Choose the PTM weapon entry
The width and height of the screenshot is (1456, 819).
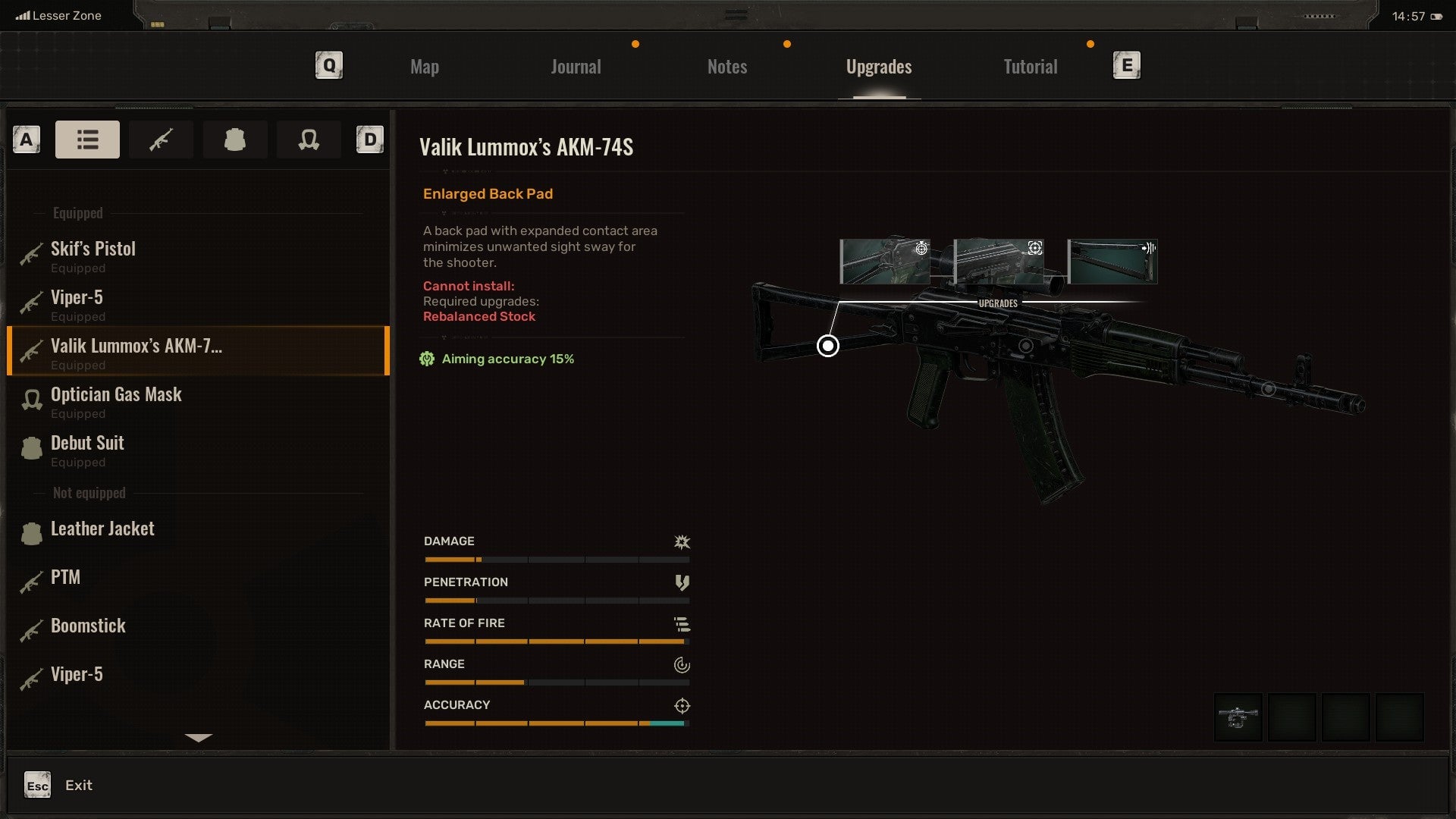coord(65,578)
